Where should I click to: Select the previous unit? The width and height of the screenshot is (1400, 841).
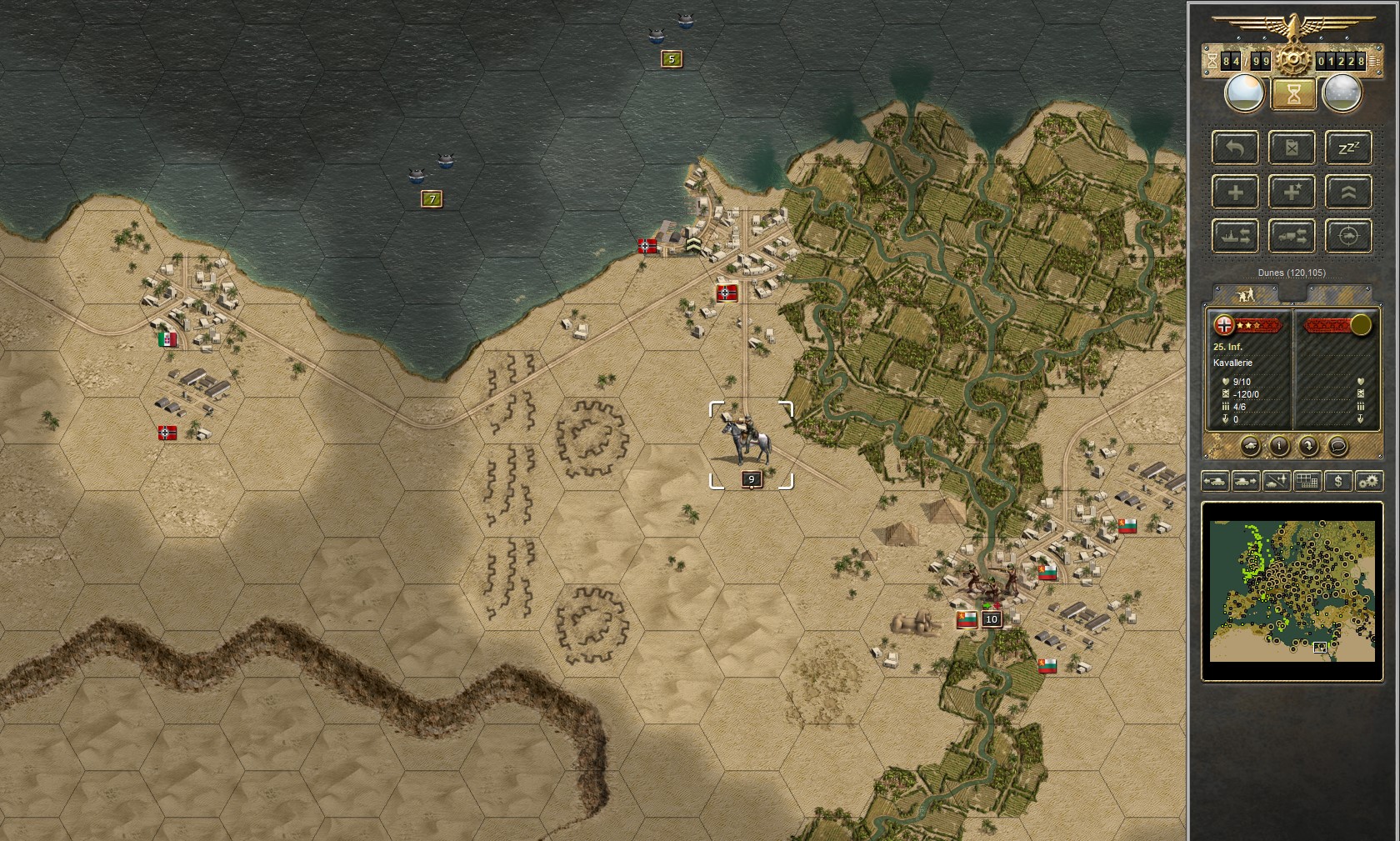tap(1214, 481)
